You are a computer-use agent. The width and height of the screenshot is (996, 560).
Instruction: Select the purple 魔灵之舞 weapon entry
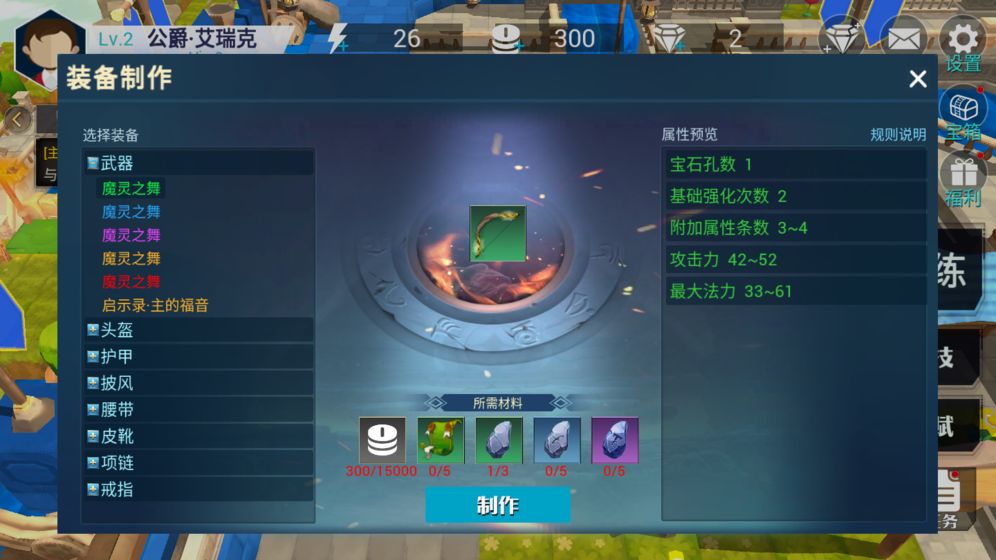131,235
